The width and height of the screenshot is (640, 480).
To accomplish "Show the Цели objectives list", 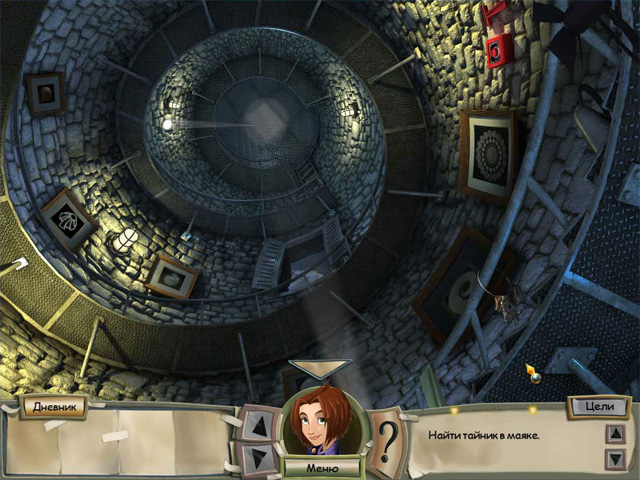I will click(598, 407).
